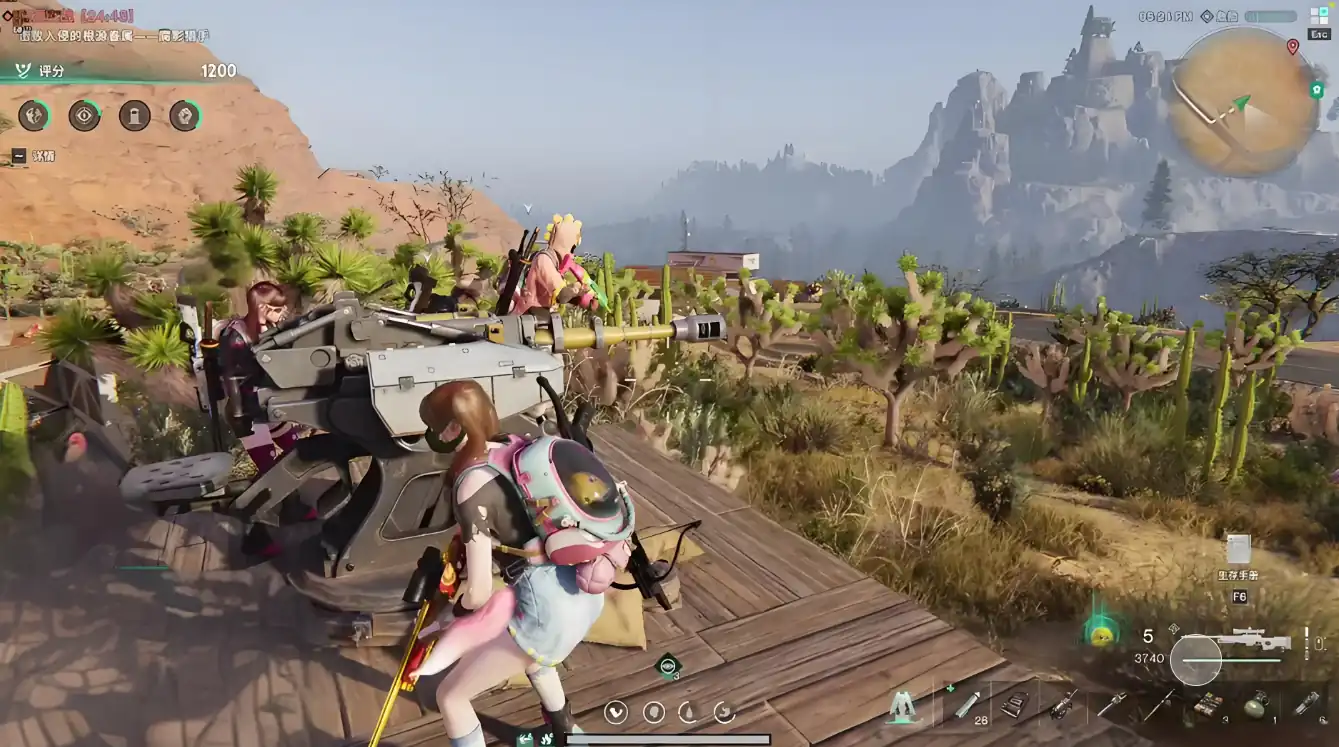Open the survival handbook icon
The width and height of the screenshot is (1339, 747).
pos(1238,550)
